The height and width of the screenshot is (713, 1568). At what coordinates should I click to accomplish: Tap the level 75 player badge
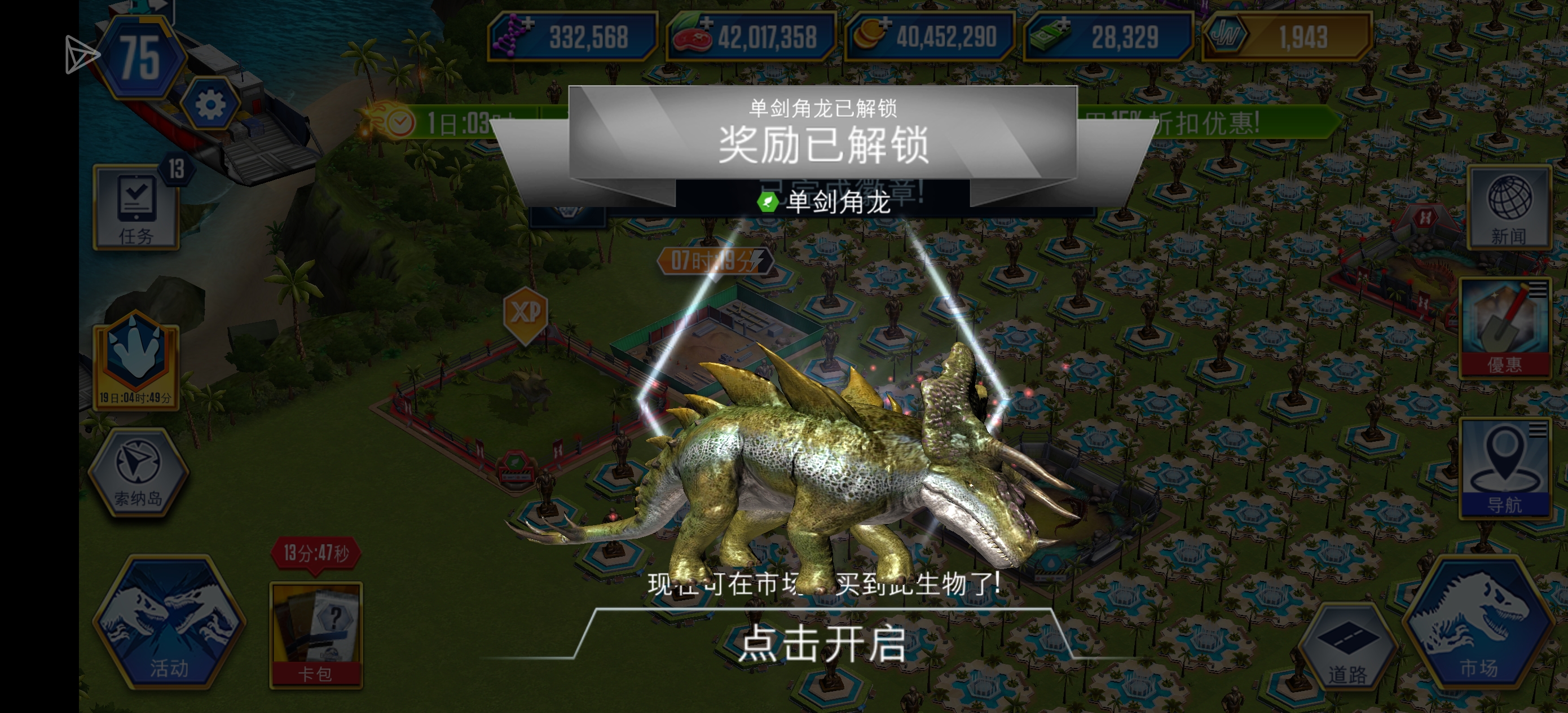[x=140, y=58]
